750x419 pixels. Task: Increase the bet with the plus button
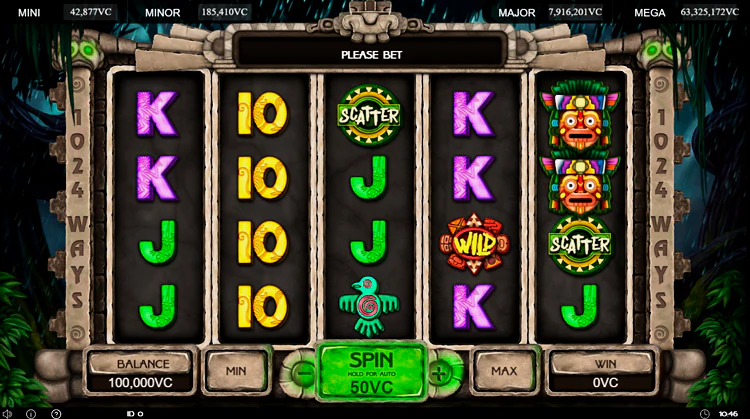pyautogui.click(x=440, y=372)
